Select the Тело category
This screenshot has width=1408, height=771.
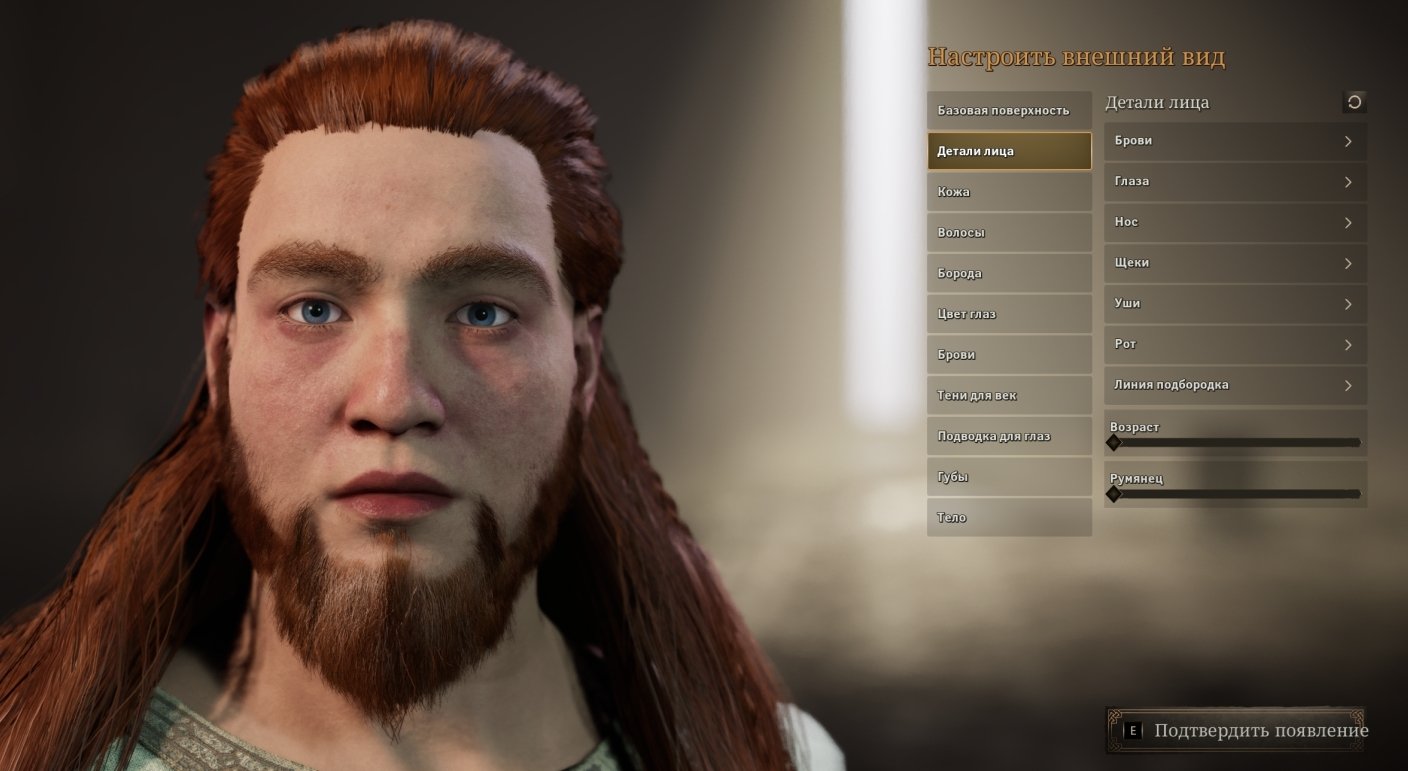tap(1008, 518)
